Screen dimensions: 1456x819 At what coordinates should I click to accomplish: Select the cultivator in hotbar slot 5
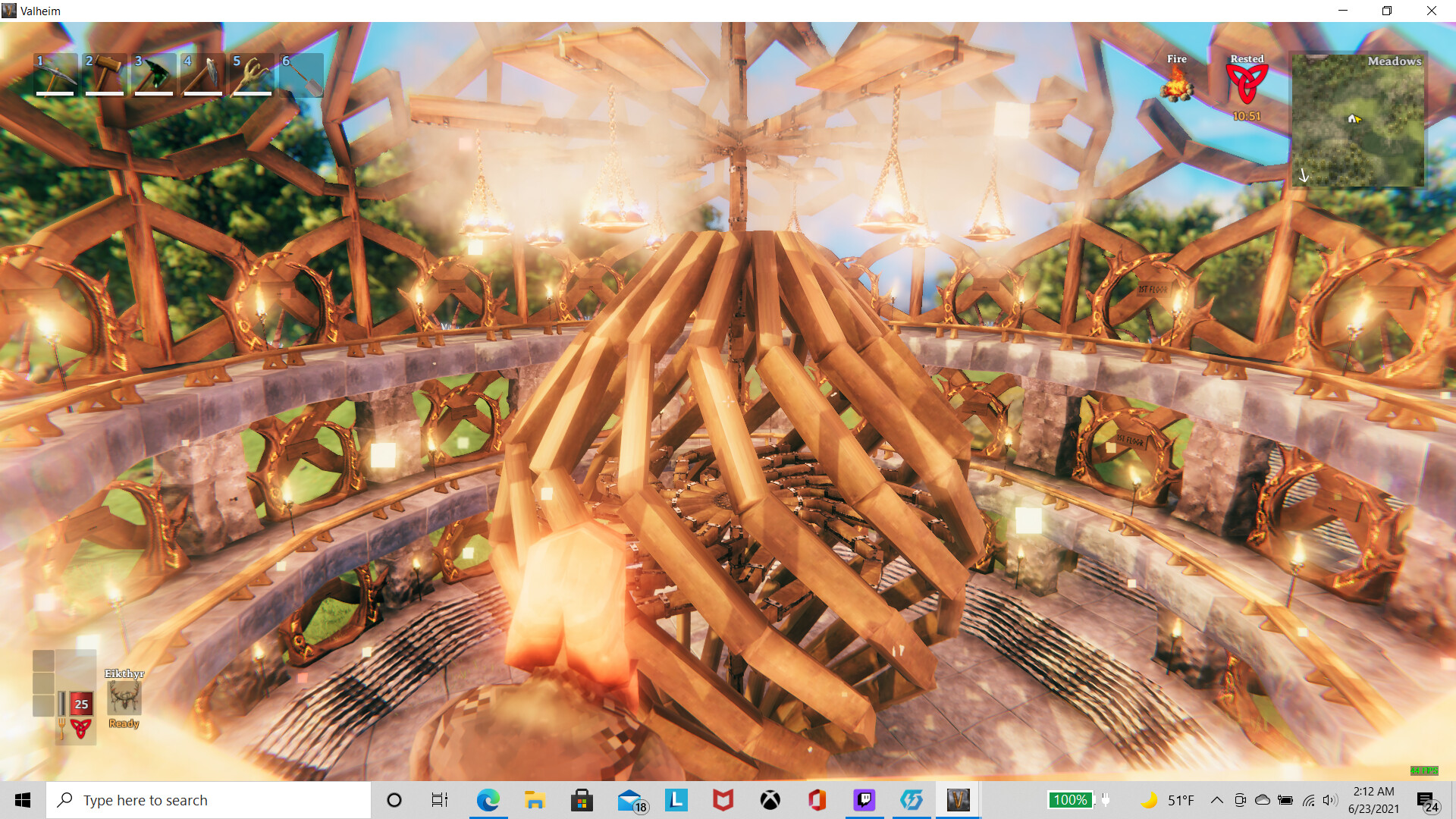pos(252,74)
